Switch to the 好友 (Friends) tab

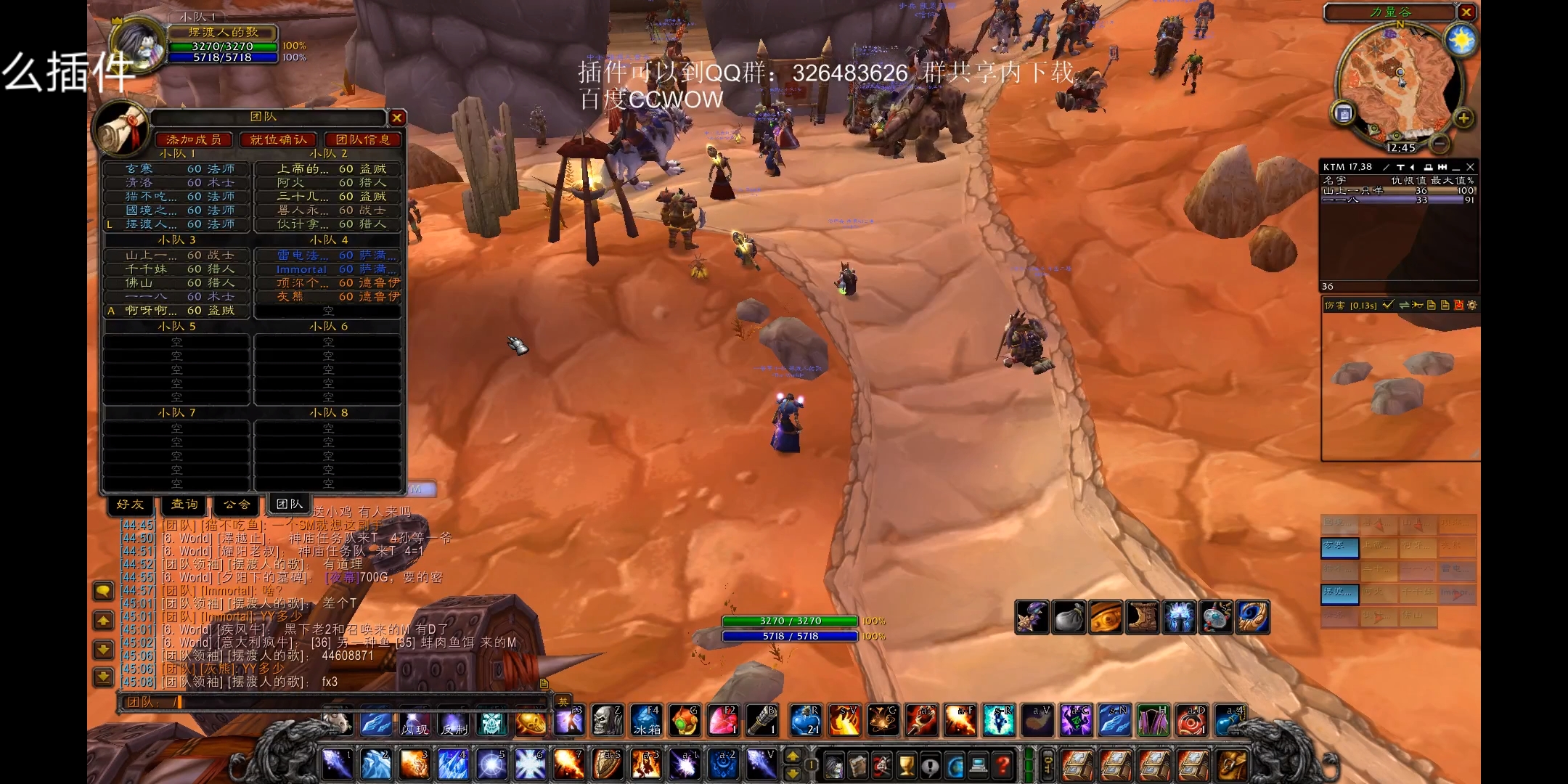(x=129, y=505)
